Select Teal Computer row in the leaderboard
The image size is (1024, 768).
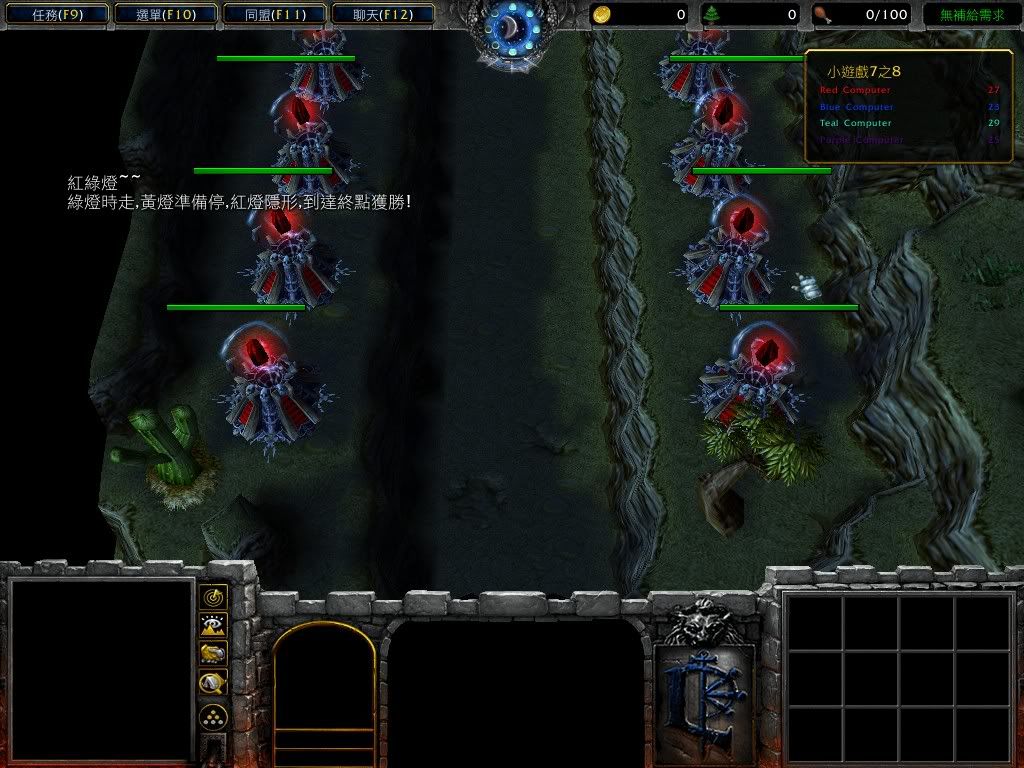[x=909, y=123]
